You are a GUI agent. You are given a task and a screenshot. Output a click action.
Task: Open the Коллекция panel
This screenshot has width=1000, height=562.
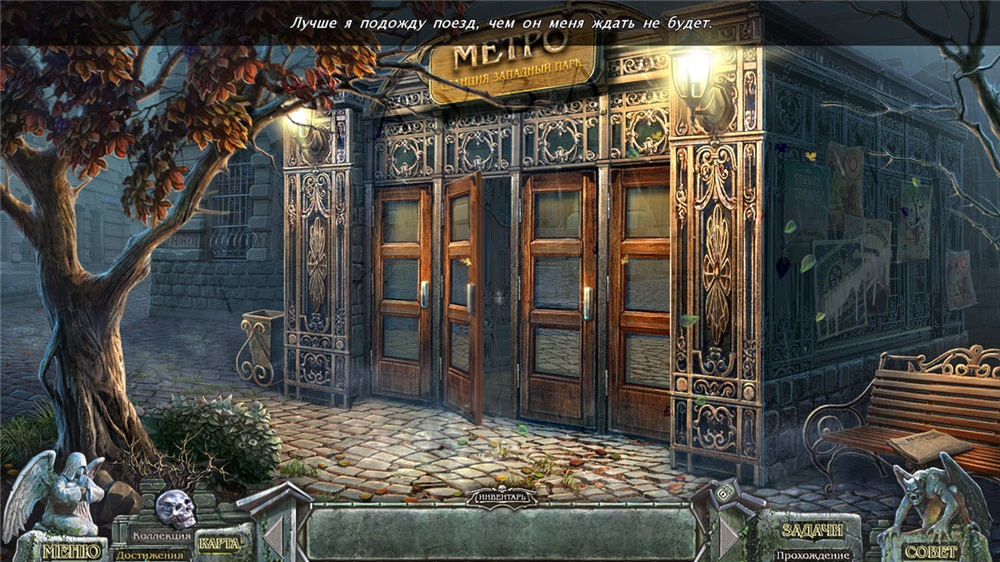click(x=161, y=537)
